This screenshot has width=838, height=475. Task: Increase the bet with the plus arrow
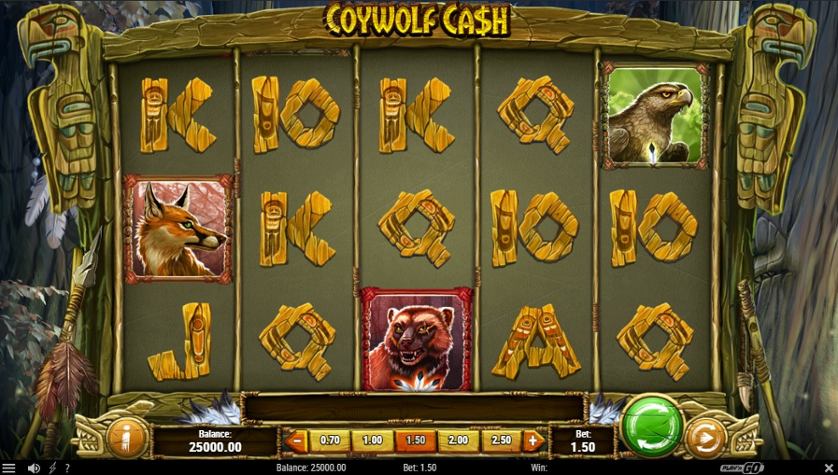coord(532,440)
